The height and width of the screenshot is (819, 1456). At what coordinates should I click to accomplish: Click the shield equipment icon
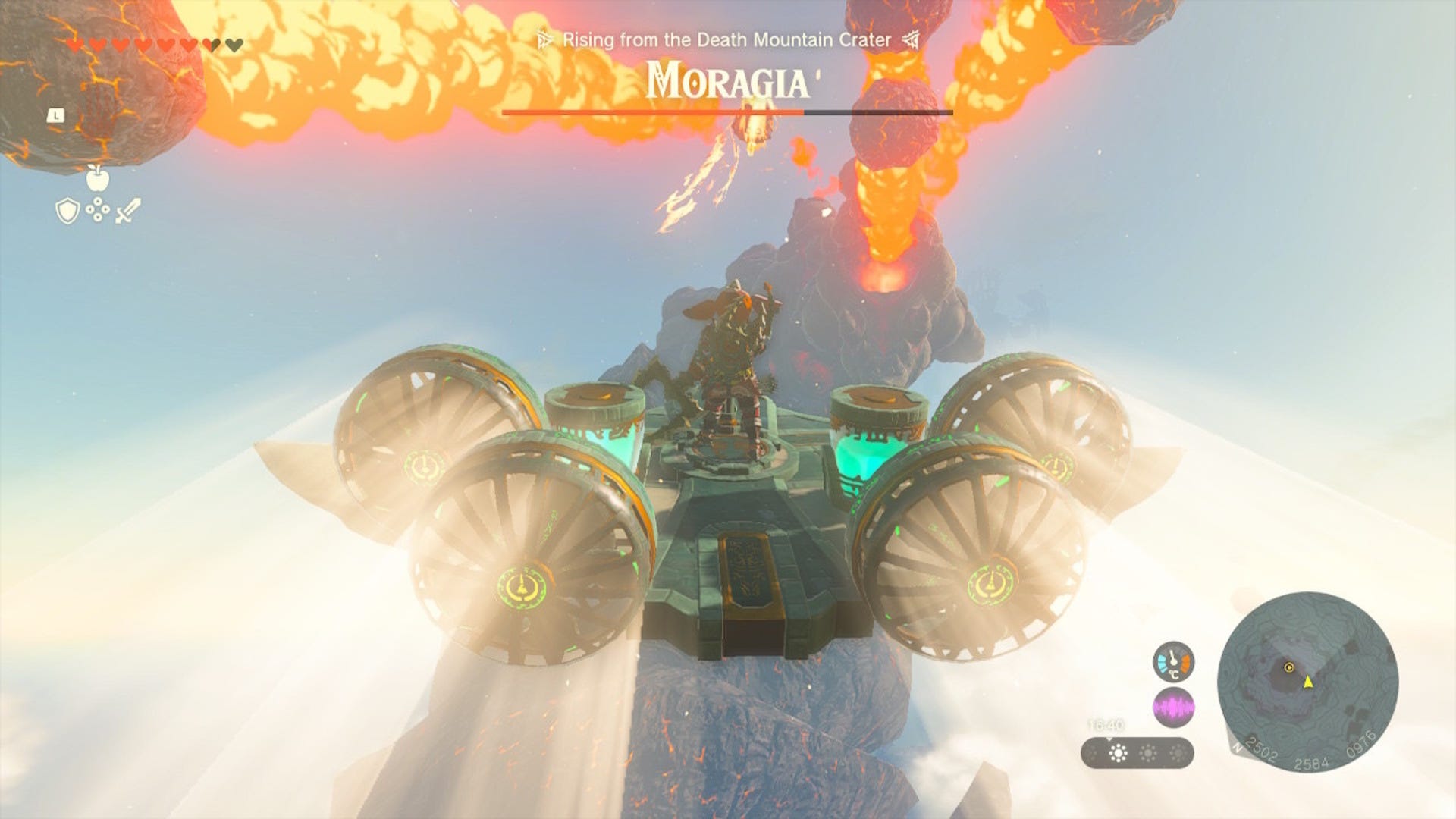point(67,212)
